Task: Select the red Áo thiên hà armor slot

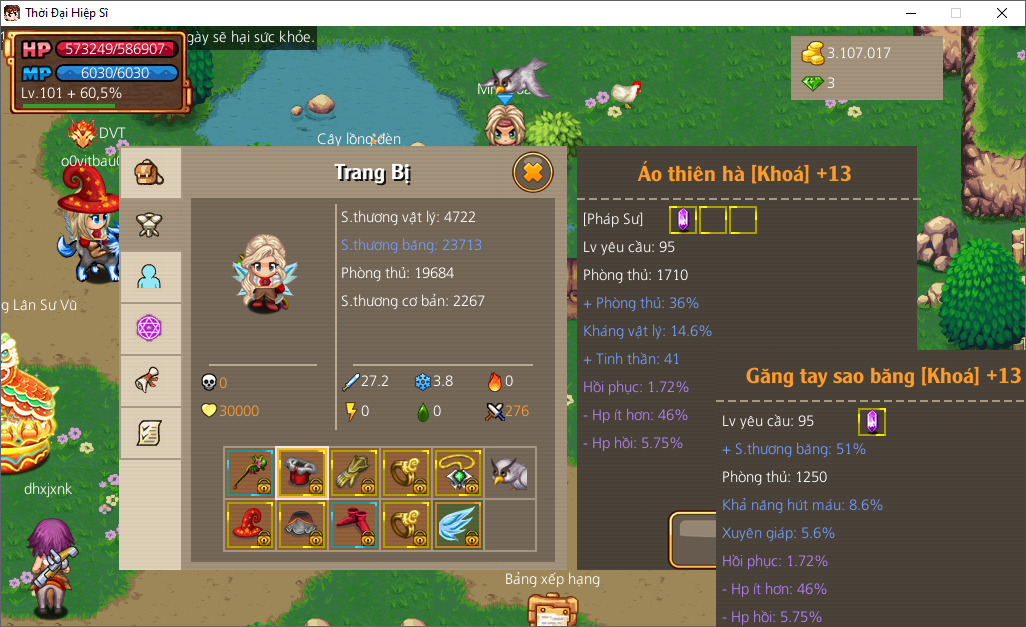Action: (x=302, y=473)
